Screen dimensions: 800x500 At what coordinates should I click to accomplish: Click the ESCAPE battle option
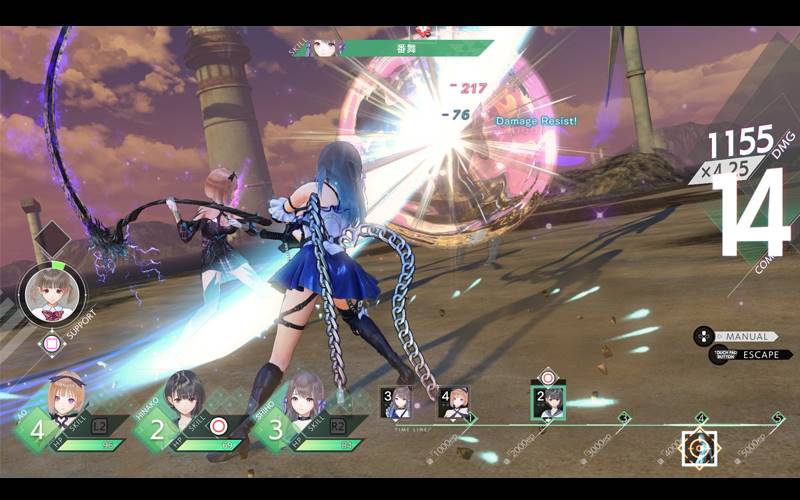point(749,354)
